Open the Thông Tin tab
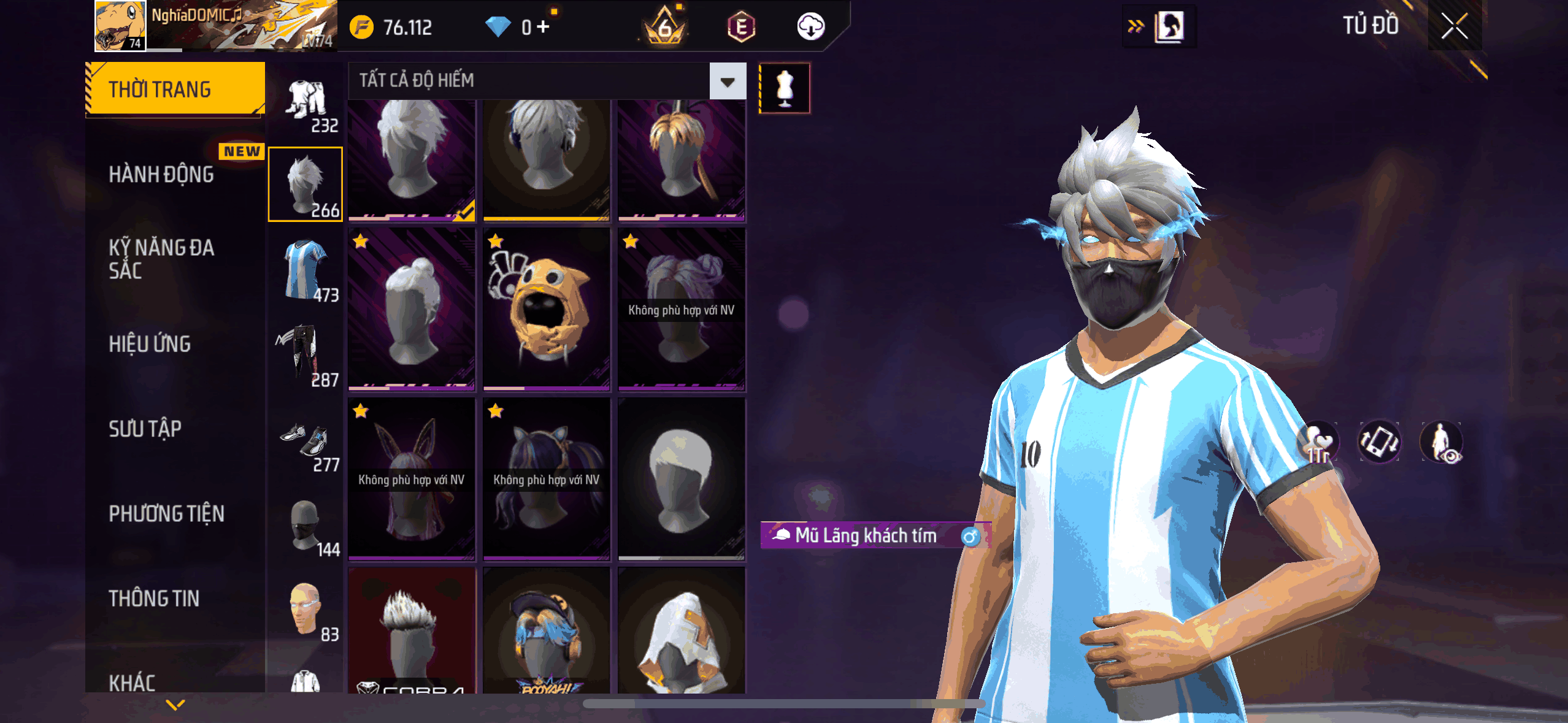This screenshot has height=723, width=1568. pos(154,599)
